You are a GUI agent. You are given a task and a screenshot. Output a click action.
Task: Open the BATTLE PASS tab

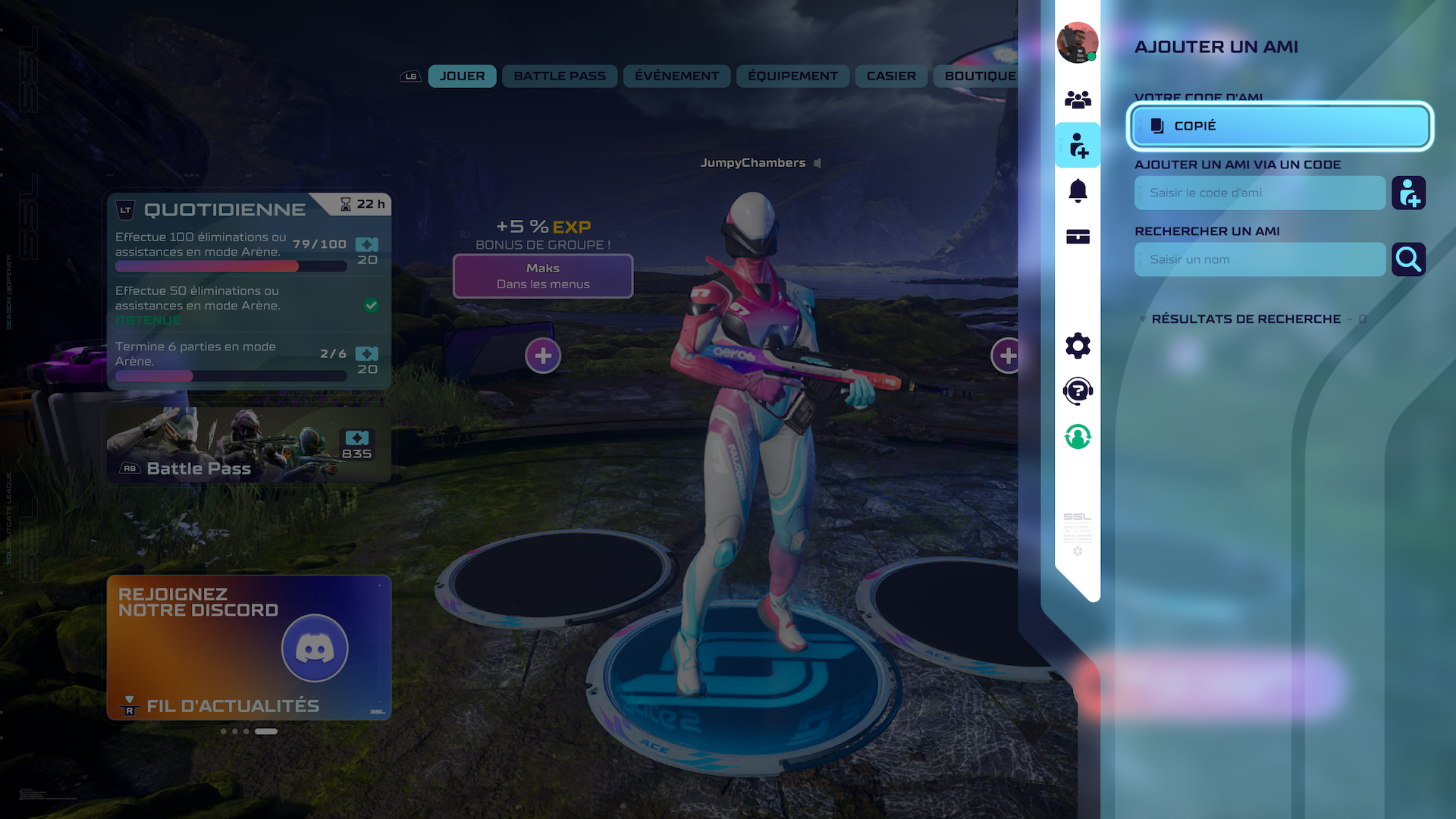point(560,76)
